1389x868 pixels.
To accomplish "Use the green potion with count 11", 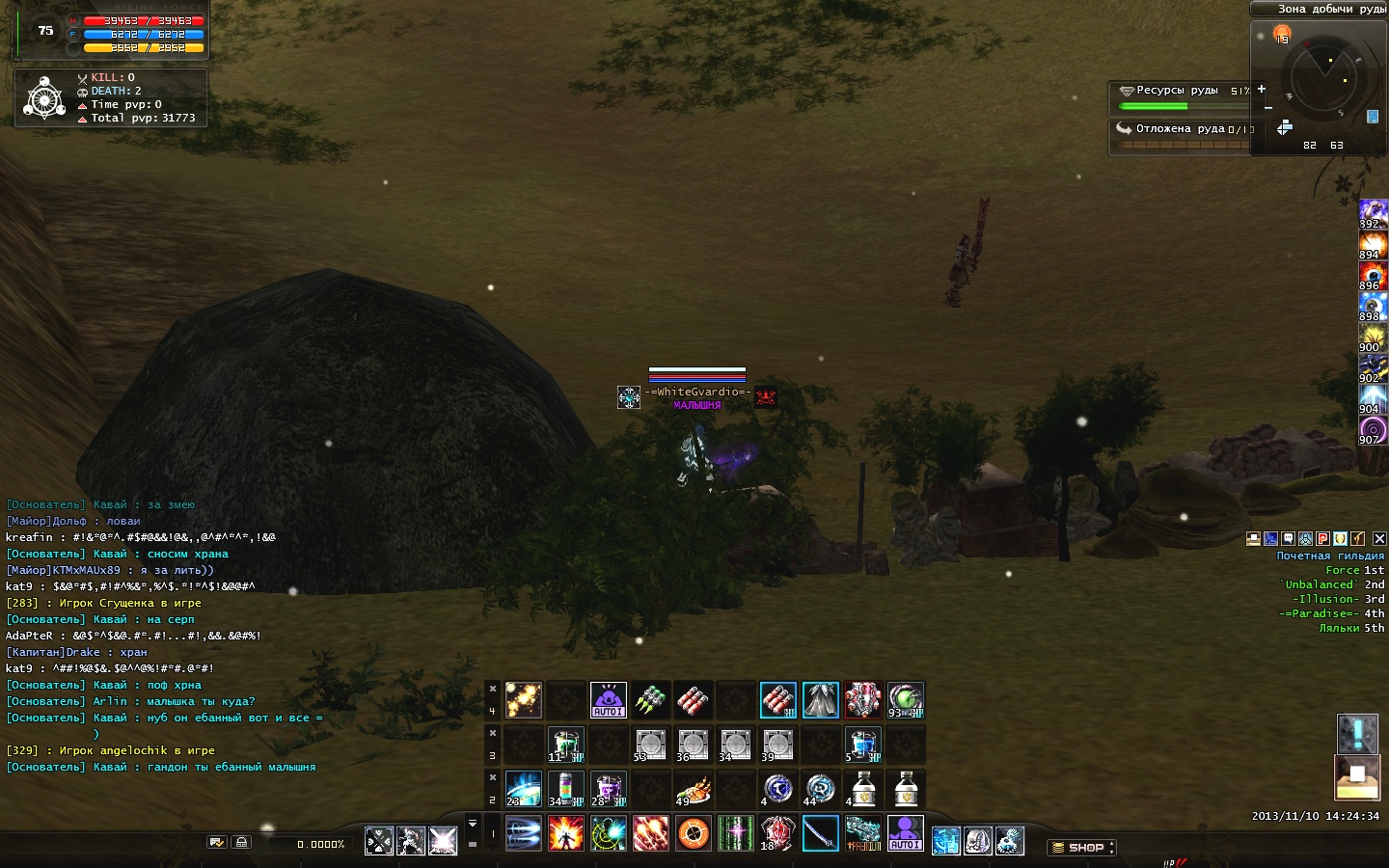I will click(x=565, y=745).
